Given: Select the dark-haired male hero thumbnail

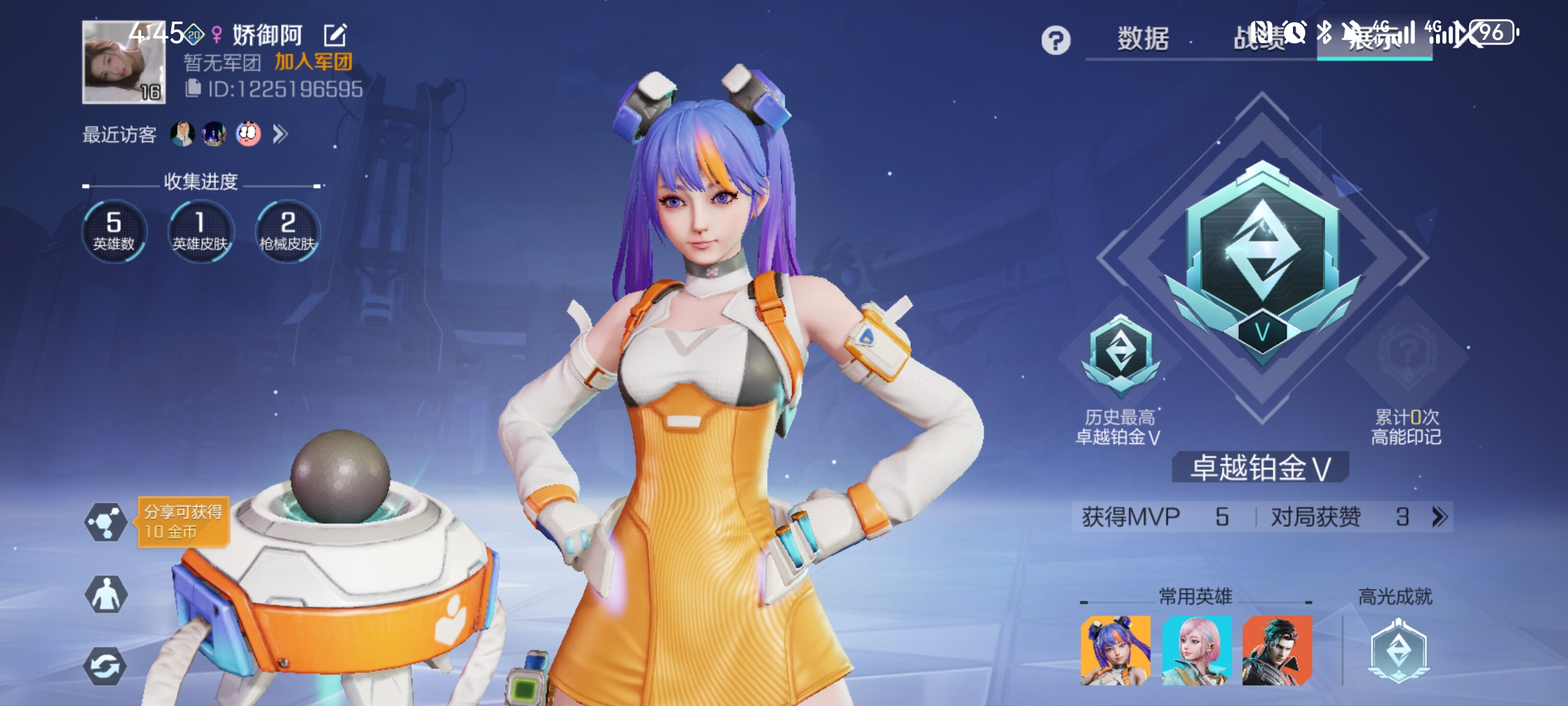Looking at the screenshot, I should 1277,650.
